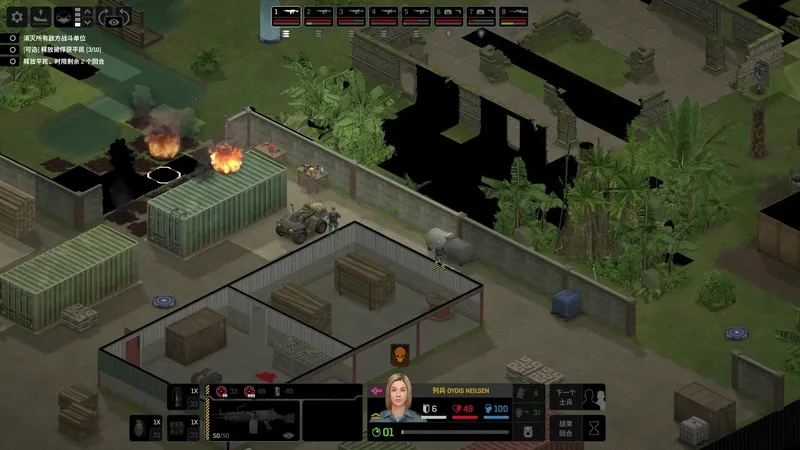
Task: Select soldier 7 from squad bar
Action: point(481,15)
